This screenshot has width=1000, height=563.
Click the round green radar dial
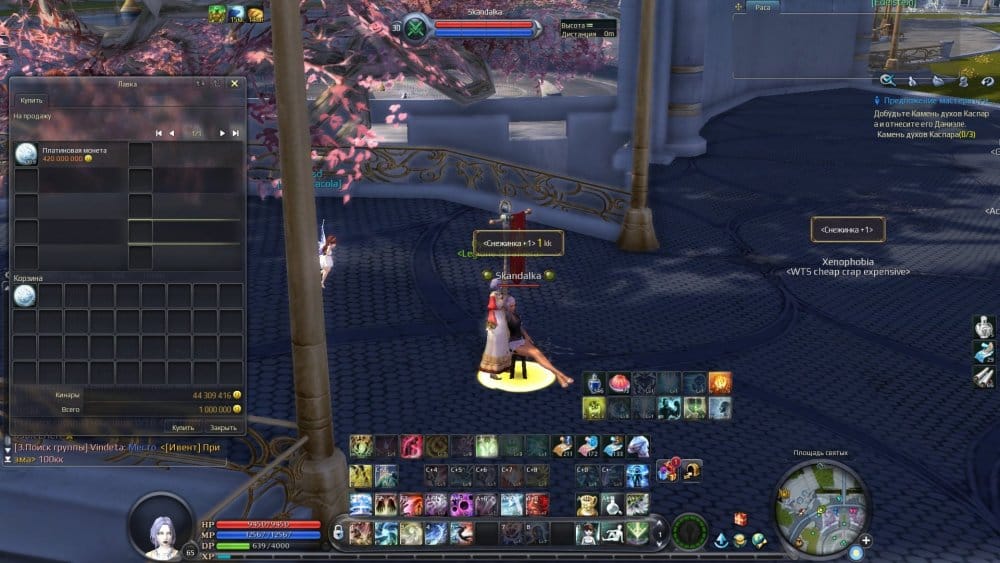(689, 532)
